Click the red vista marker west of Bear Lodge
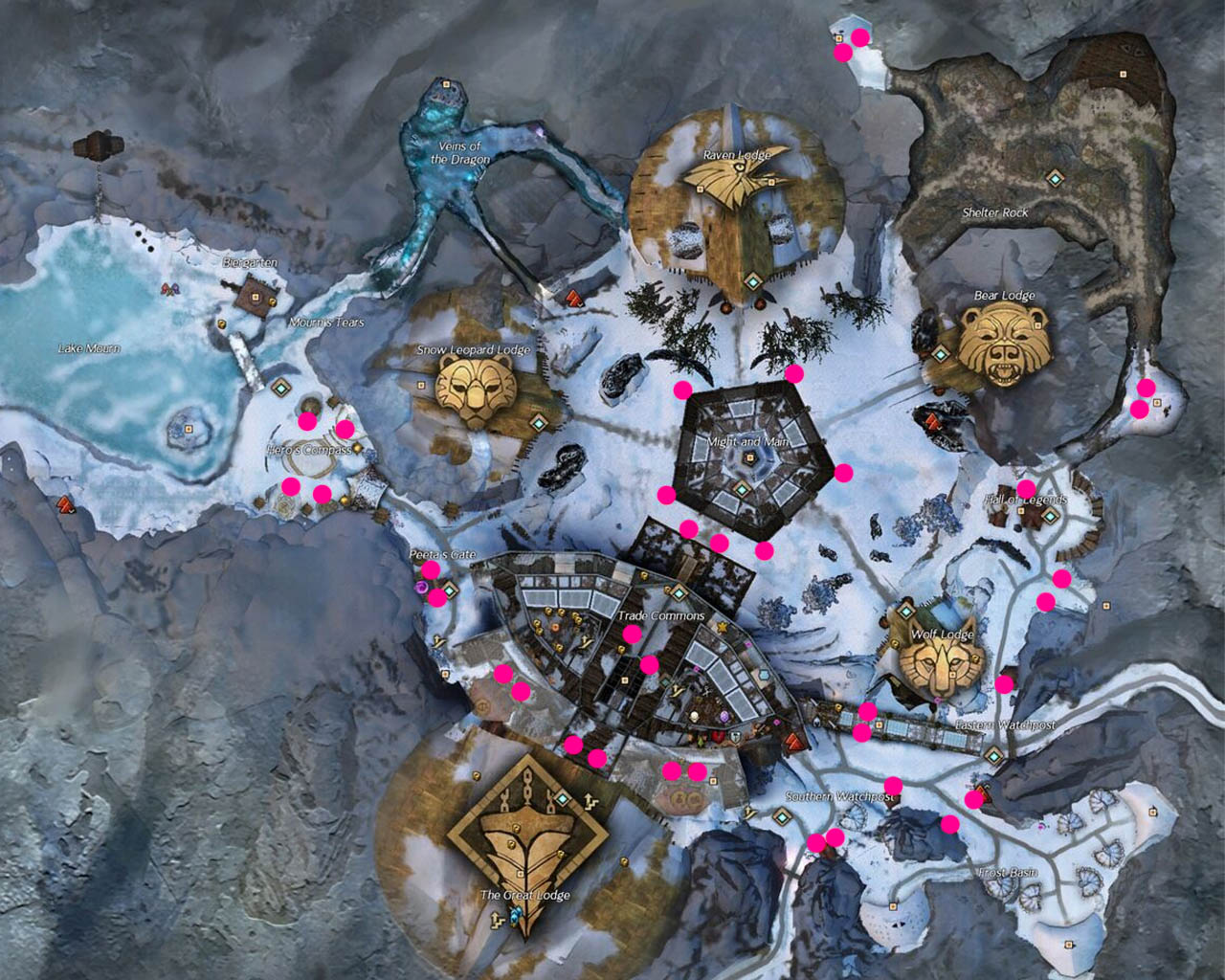1225x980 pixels. tap(933, 422)
